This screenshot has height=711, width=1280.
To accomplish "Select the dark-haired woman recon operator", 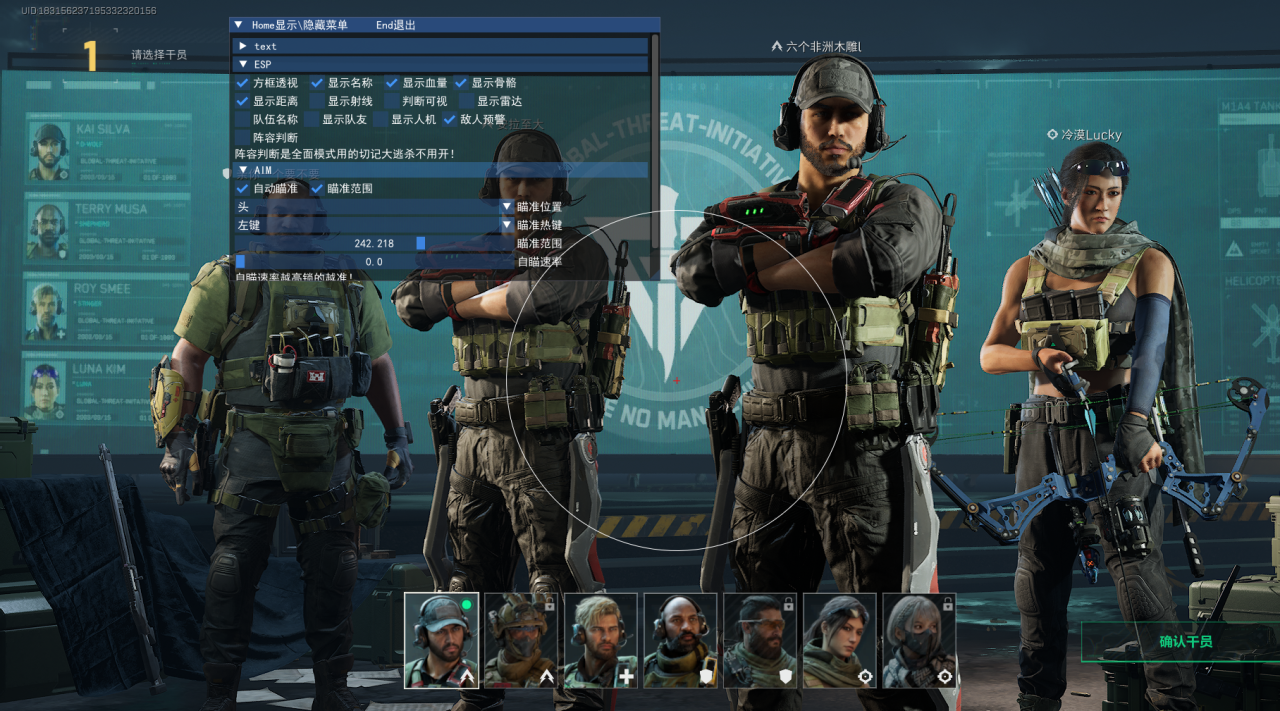I will click(x=840, y=640).
